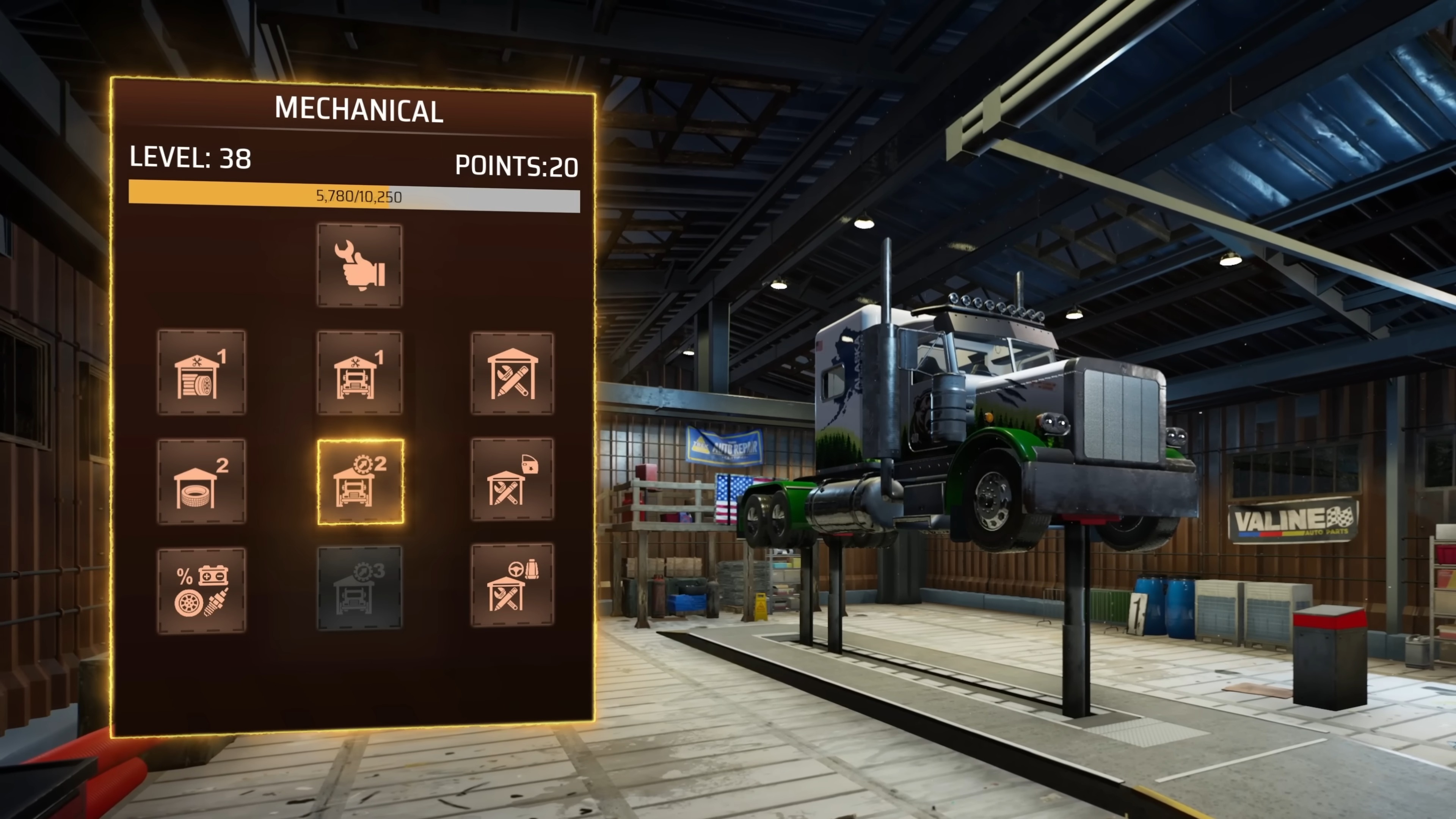Pick the garage with crossed wrench and pencil skill

512,373
